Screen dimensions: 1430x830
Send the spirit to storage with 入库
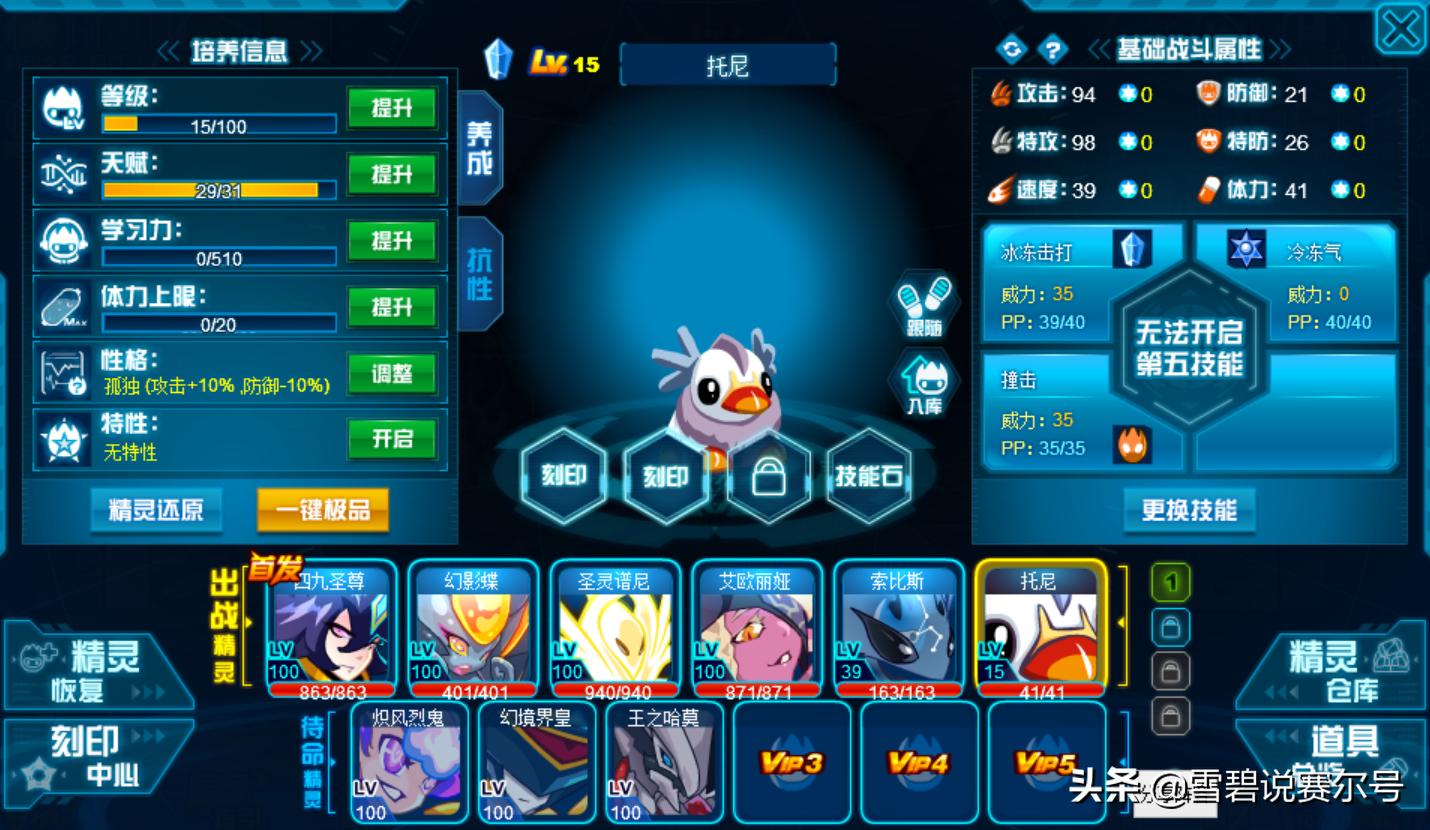[x=924, y=385]
